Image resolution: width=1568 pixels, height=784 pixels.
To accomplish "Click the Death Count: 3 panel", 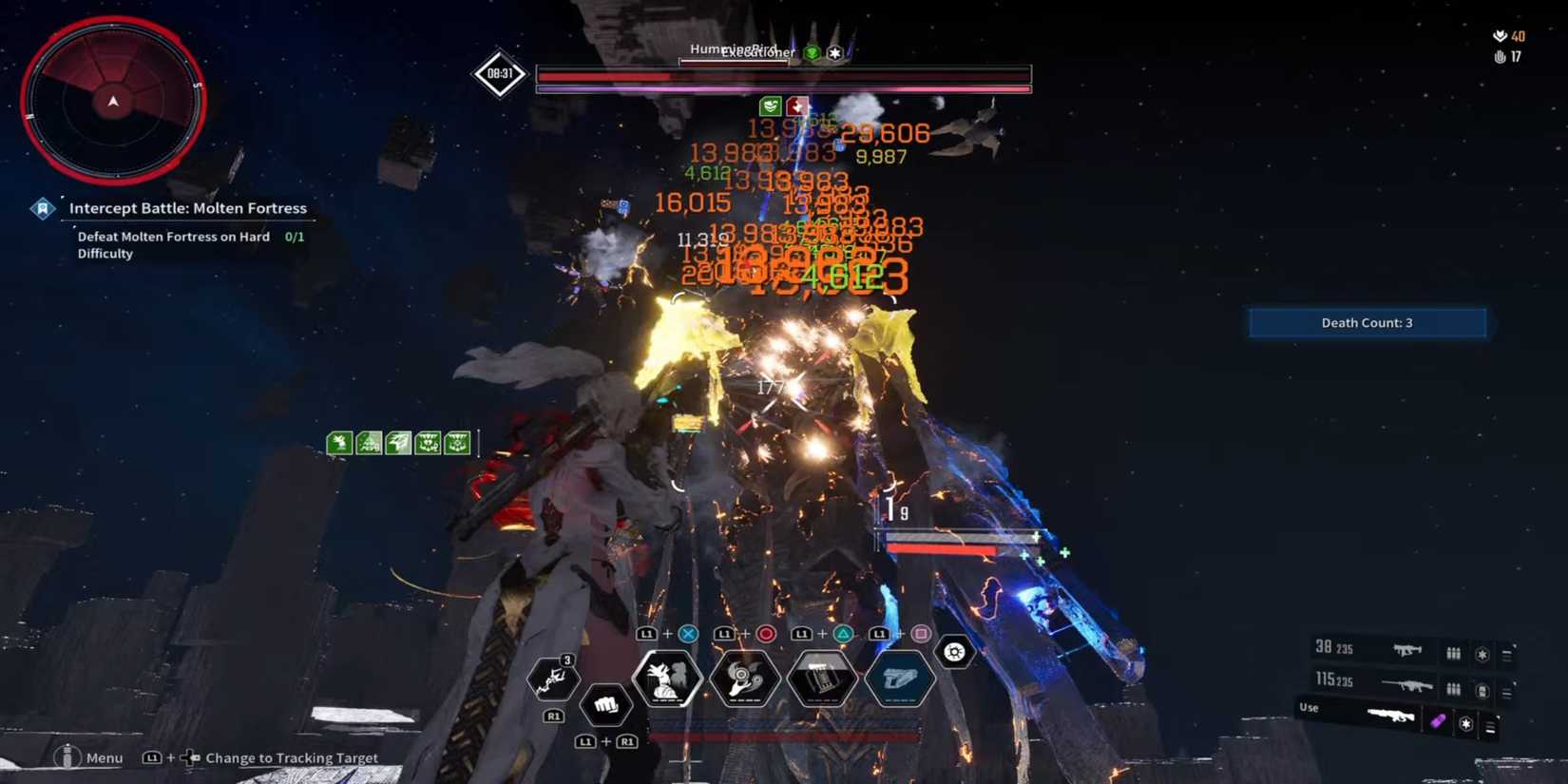I will pyautogui.click(x=1367, y=322).
